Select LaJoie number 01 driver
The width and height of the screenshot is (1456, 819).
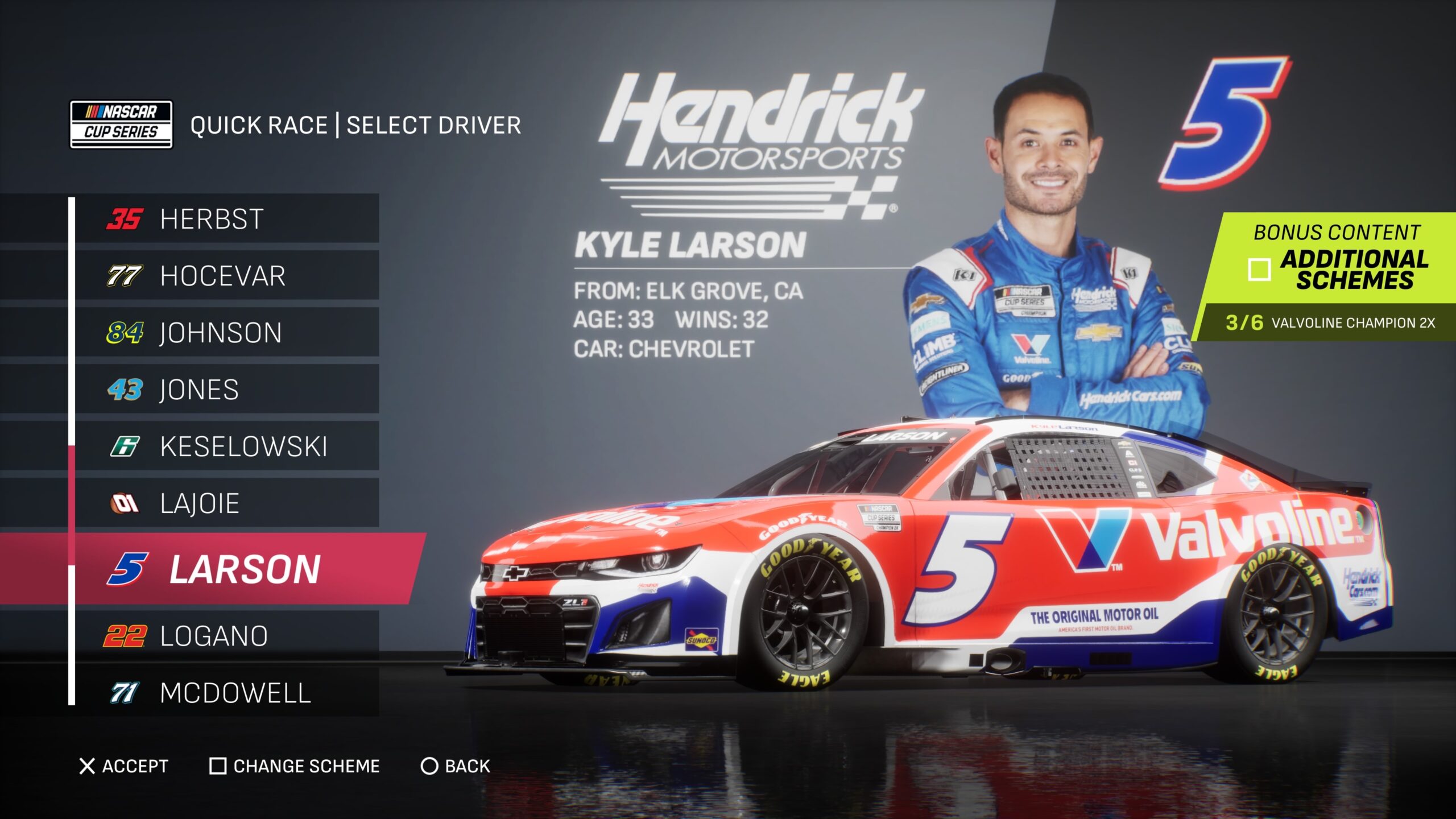(x=226, y=503)
